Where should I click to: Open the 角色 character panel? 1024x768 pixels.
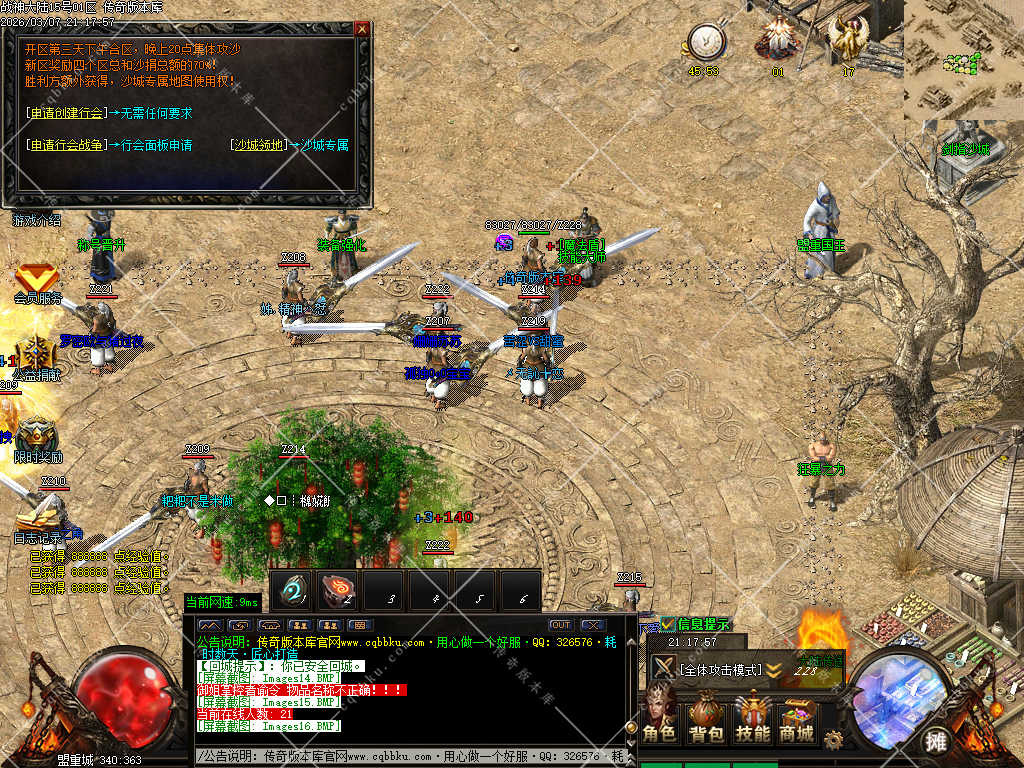pos(660,717)
